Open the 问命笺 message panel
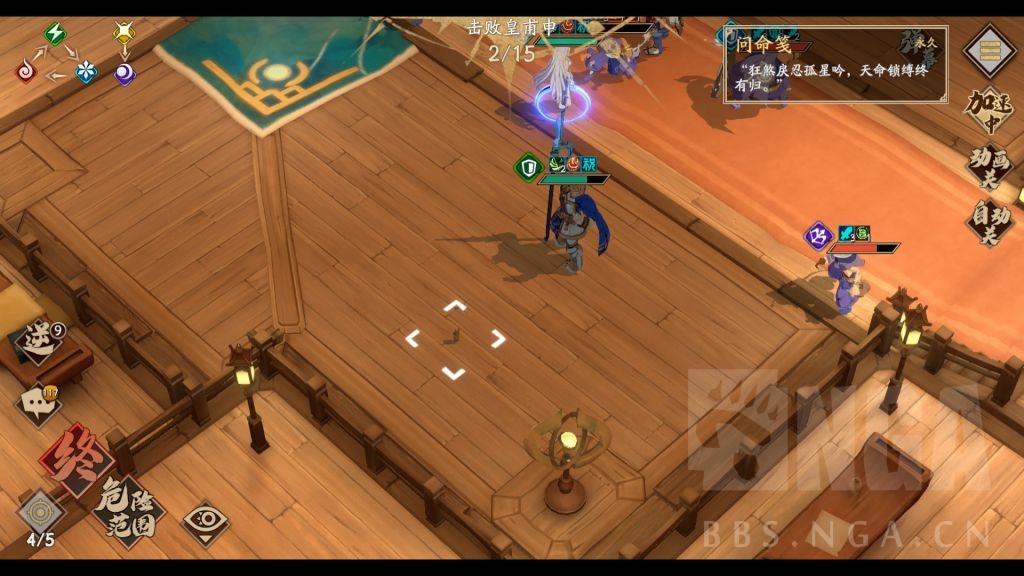This screenshot has width=1024, height=576. coord(835,64)
